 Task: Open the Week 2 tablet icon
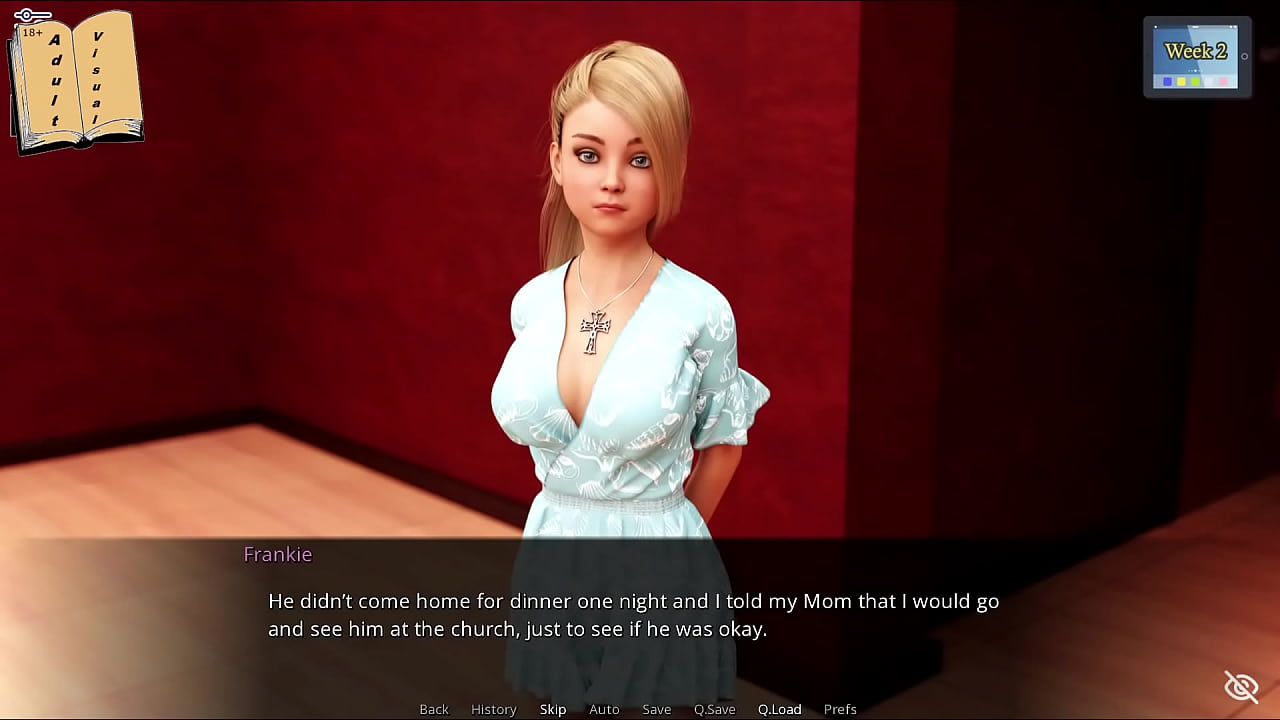[1196, 57]
